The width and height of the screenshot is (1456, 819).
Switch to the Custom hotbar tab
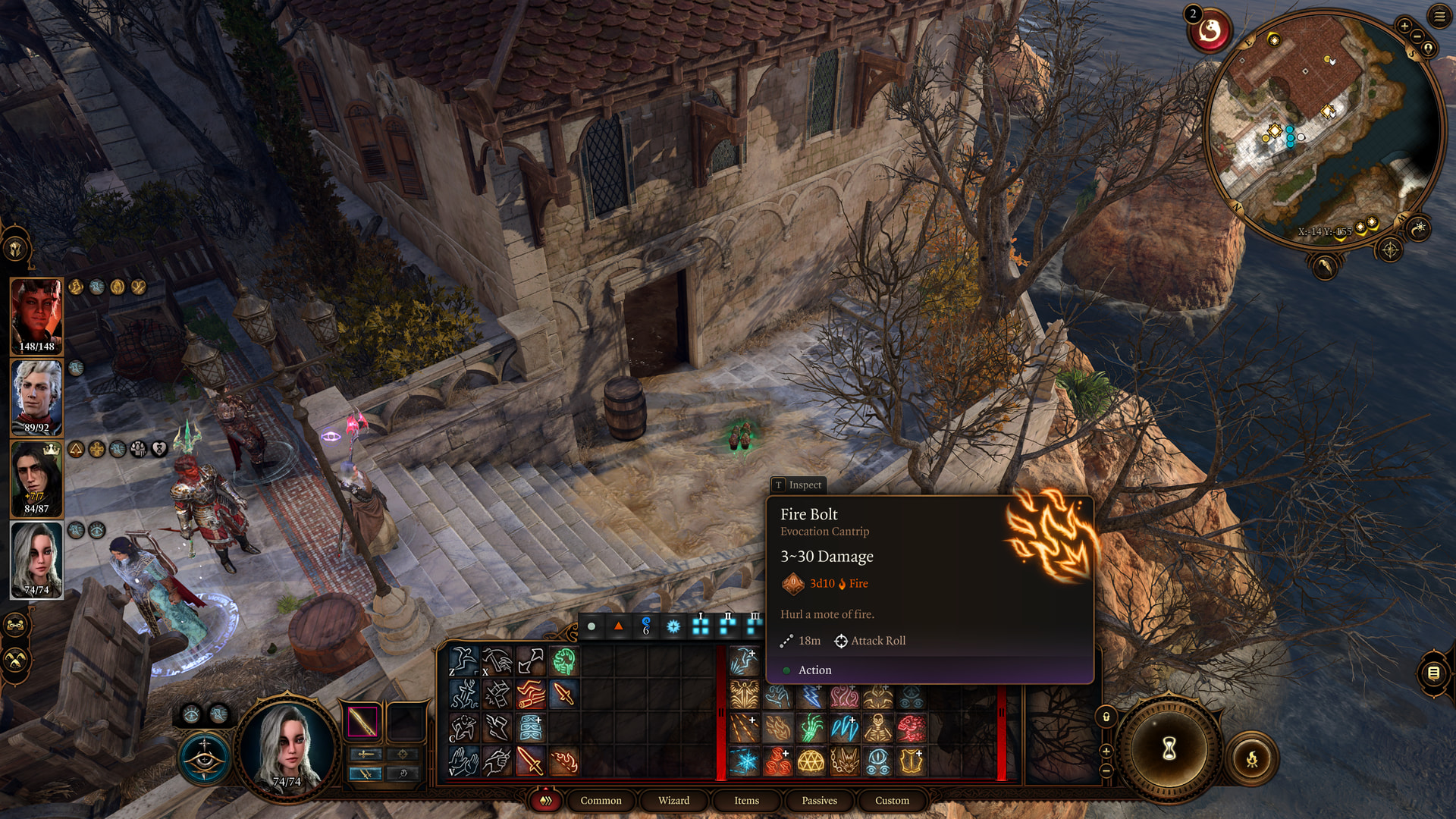click(x=892, y=800)
